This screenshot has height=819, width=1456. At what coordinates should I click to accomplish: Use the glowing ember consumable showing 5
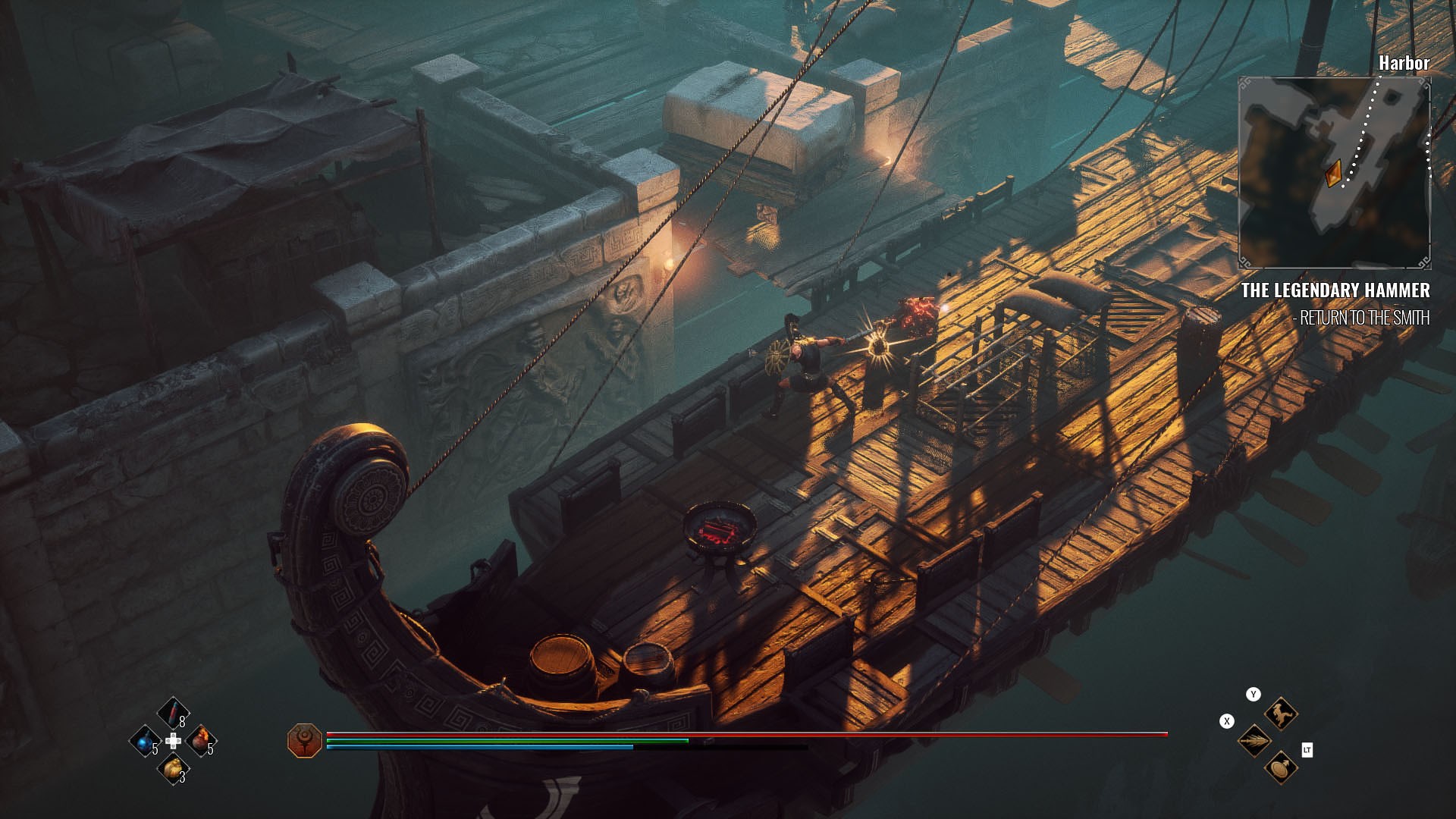200,742
